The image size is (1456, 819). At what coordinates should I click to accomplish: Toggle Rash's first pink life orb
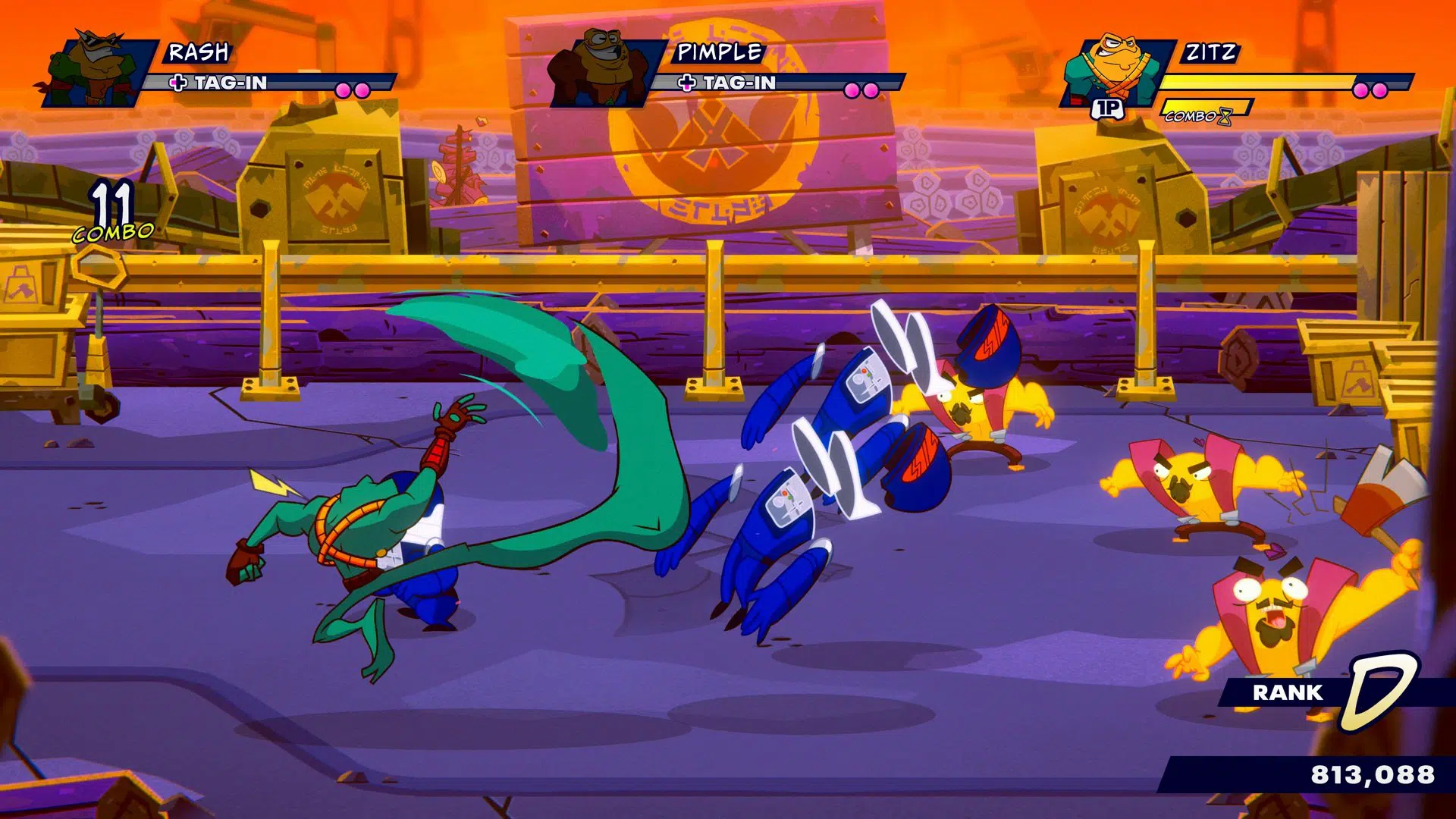pos(343,89)
